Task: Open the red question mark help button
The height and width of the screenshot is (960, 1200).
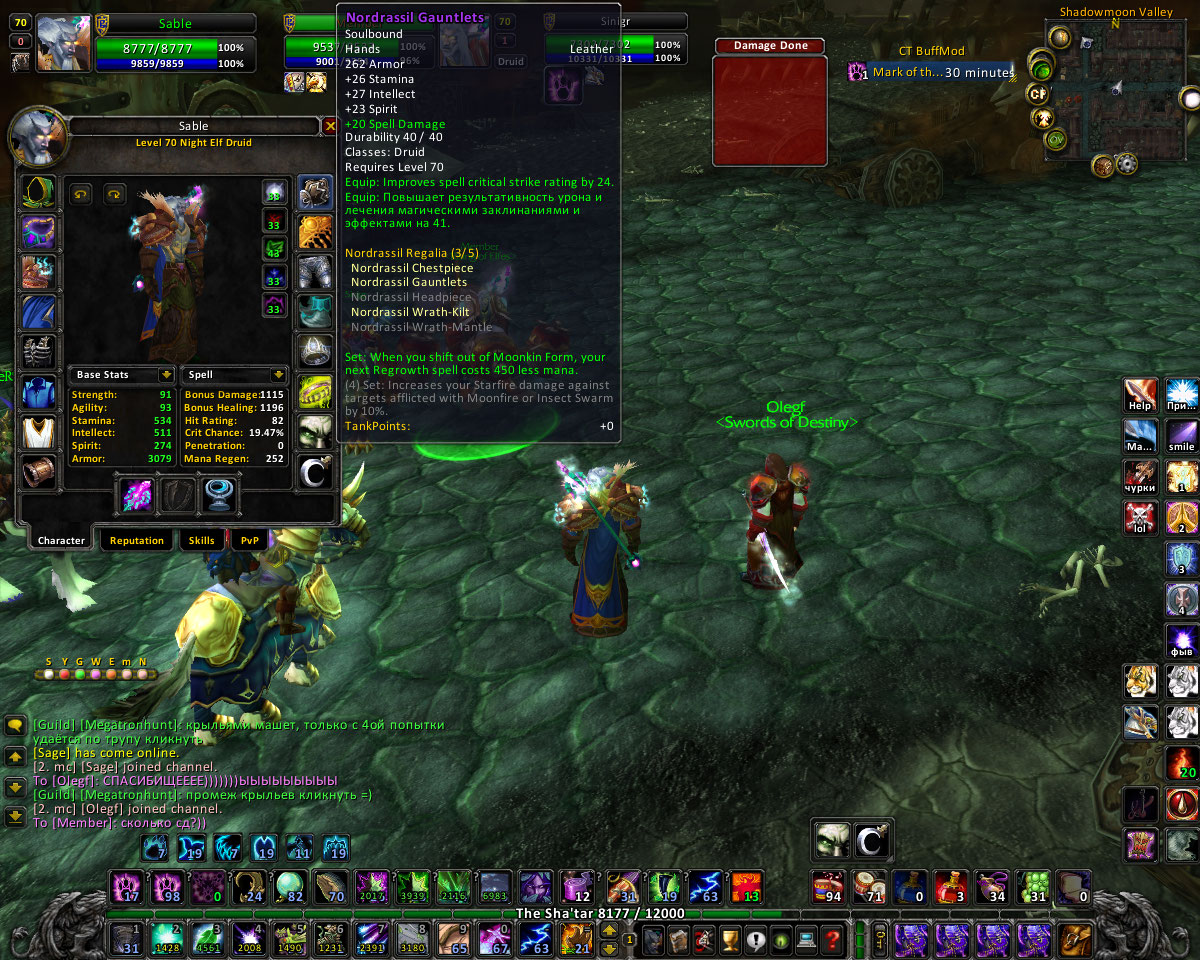Action: [x=830, y=940]
